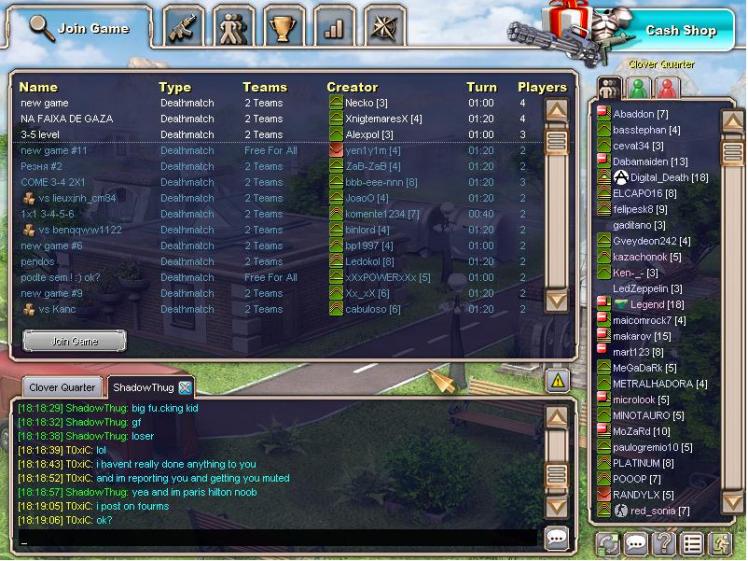The height and width of the screenshot is (561, 748).
Task: Click the Join Game button below the list
Action: (74, 341)
